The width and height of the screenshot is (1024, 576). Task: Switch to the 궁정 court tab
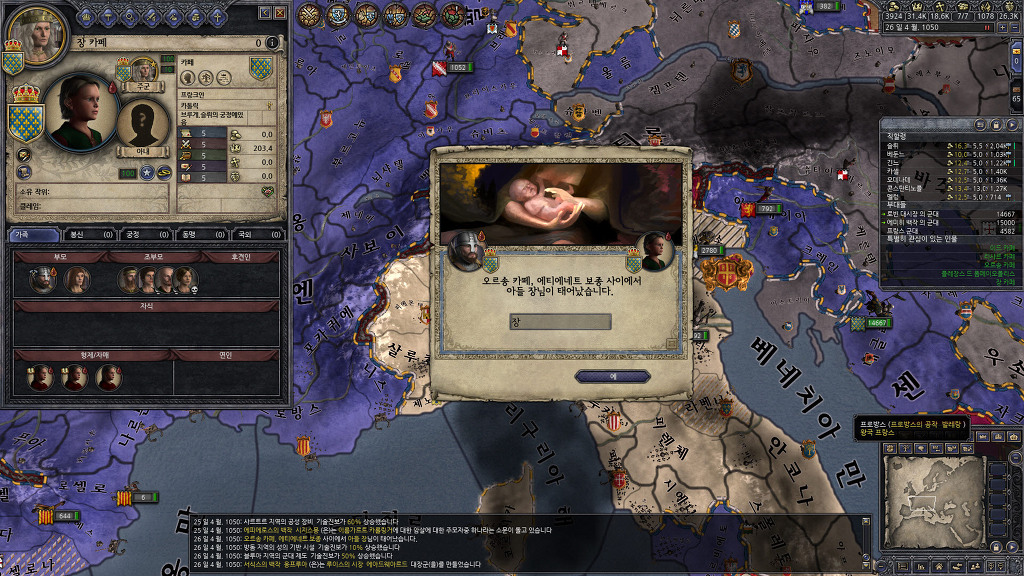tap(132, 235)
